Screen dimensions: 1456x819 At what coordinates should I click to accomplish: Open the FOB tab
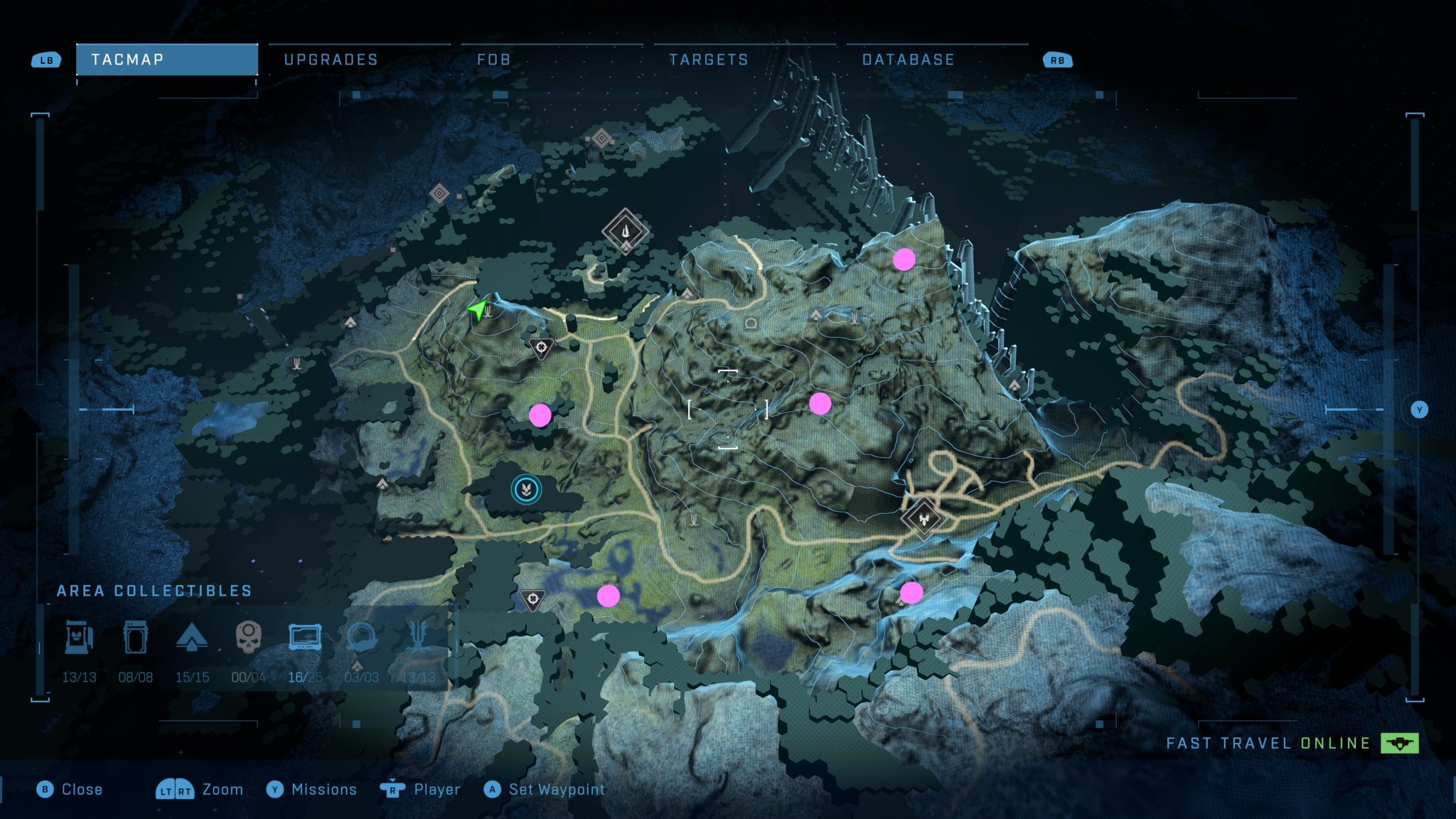pyautogui.click(x=493, y=60)
